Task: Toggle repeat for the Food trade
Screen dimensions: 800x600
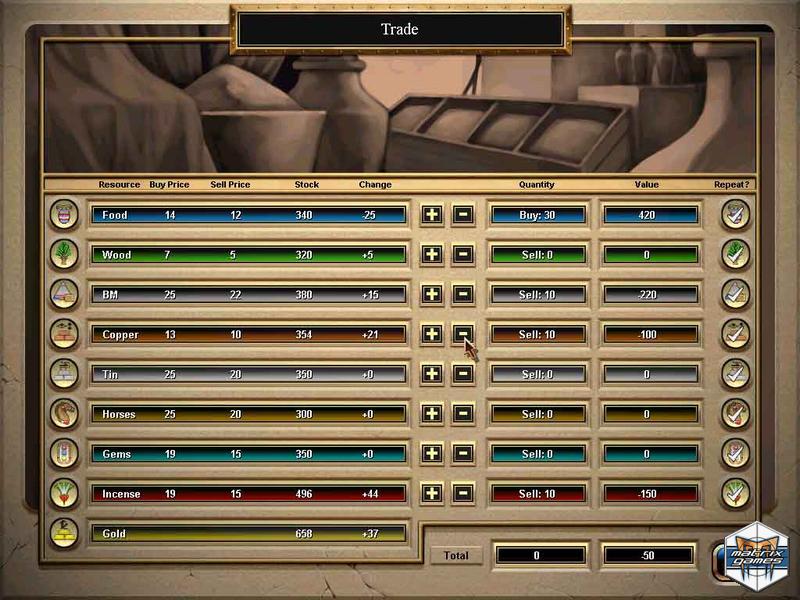Action: 736,214
